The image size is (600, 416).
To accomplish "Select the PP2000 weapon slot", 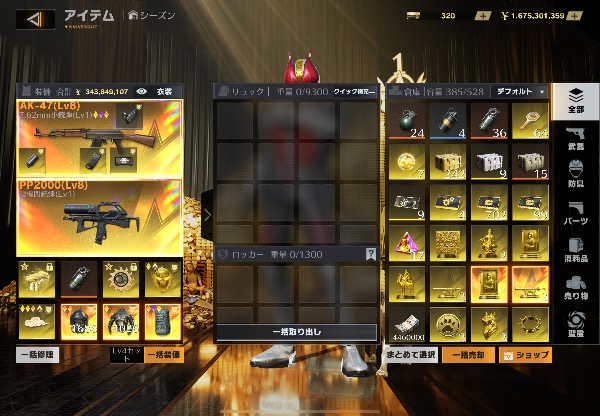I will 99,217.
